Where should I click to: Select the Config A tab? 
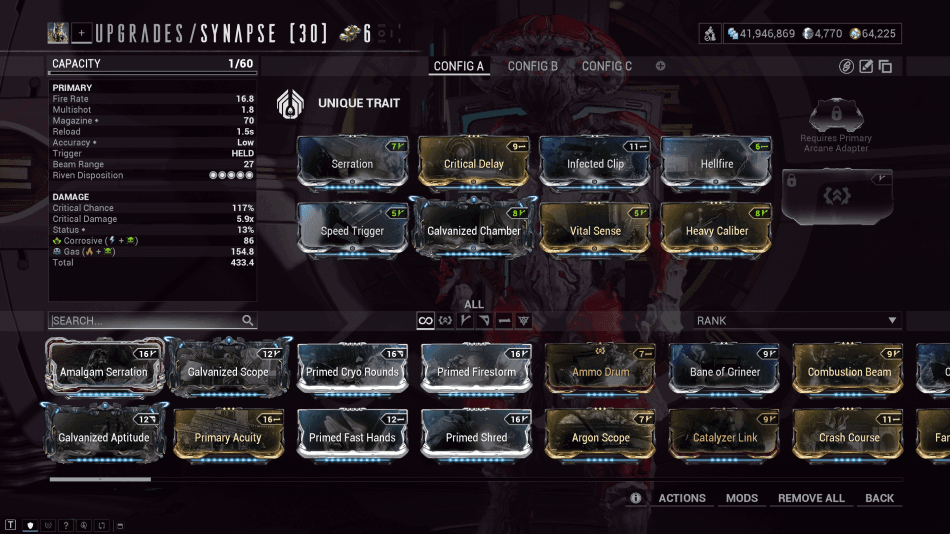click(458, 66)
